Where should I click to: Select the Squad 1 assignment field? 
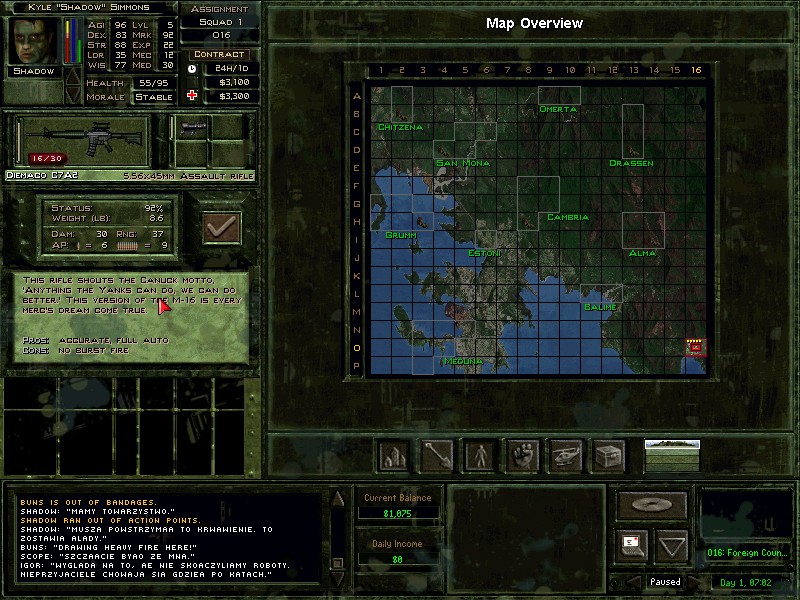219,21
